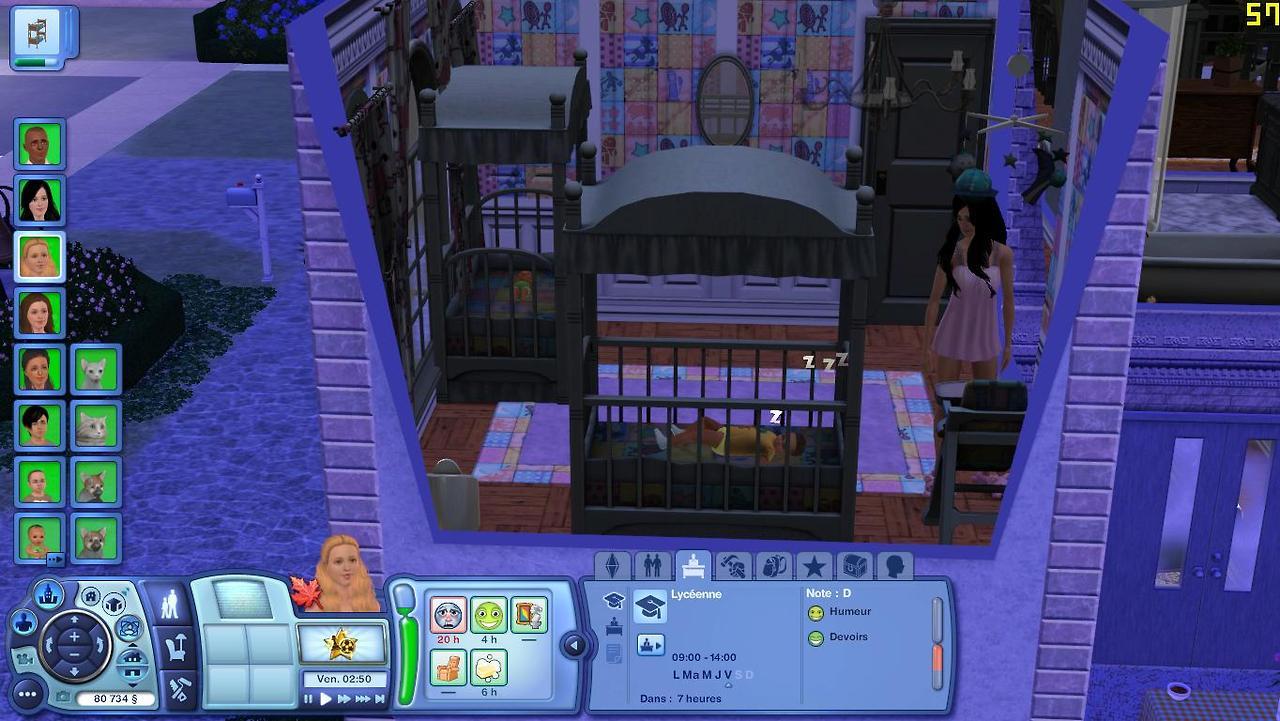Go to map view with the city icon
This screenshot has height=721, width=1280.
click(48, 596)
